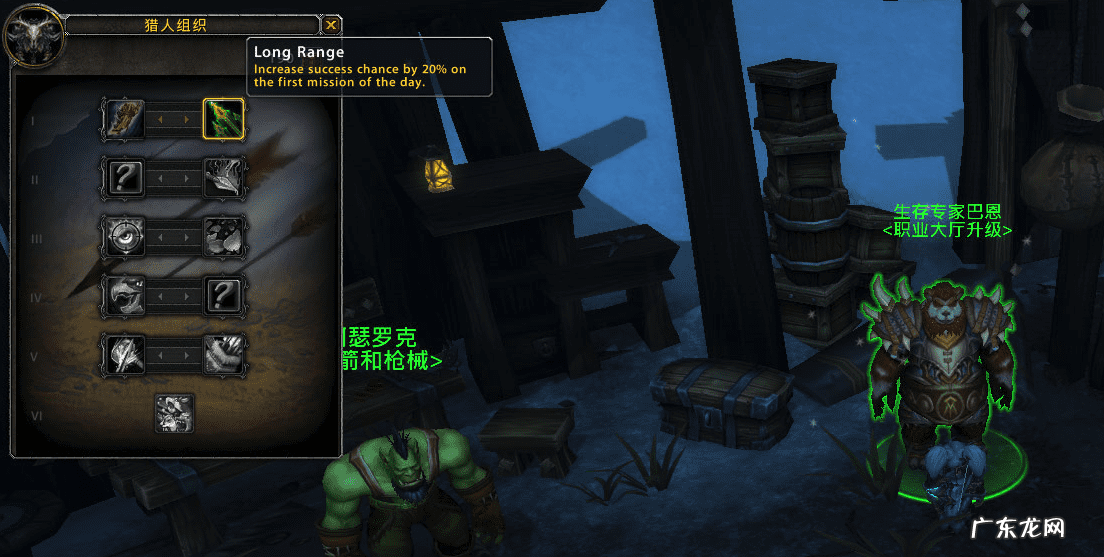Select the tier V left talent icon
1104x557 pixels.
coord(125,354)
